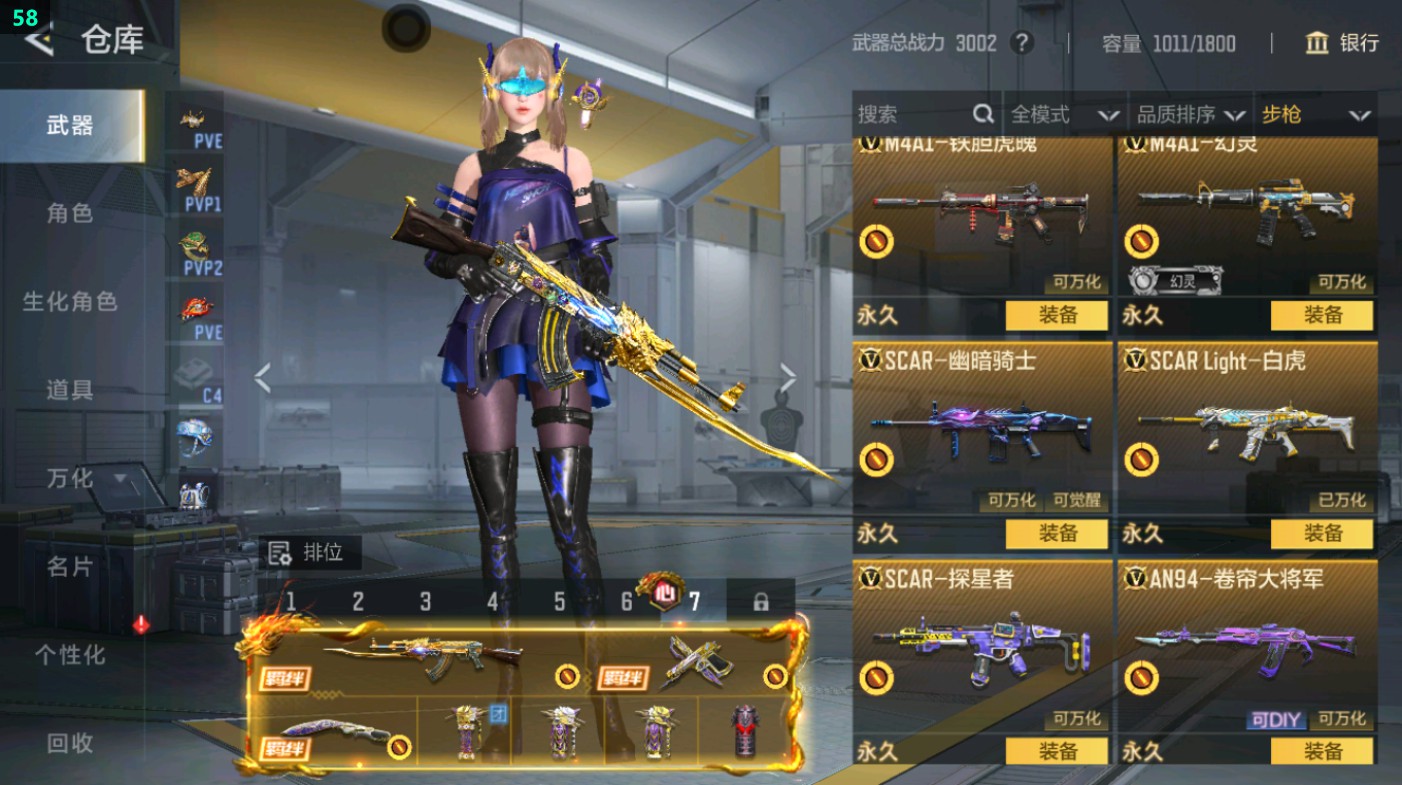The height and width of the screenshot is (785, 1402).
Task: Select the 道具 tab
Action: pos(70,390)
